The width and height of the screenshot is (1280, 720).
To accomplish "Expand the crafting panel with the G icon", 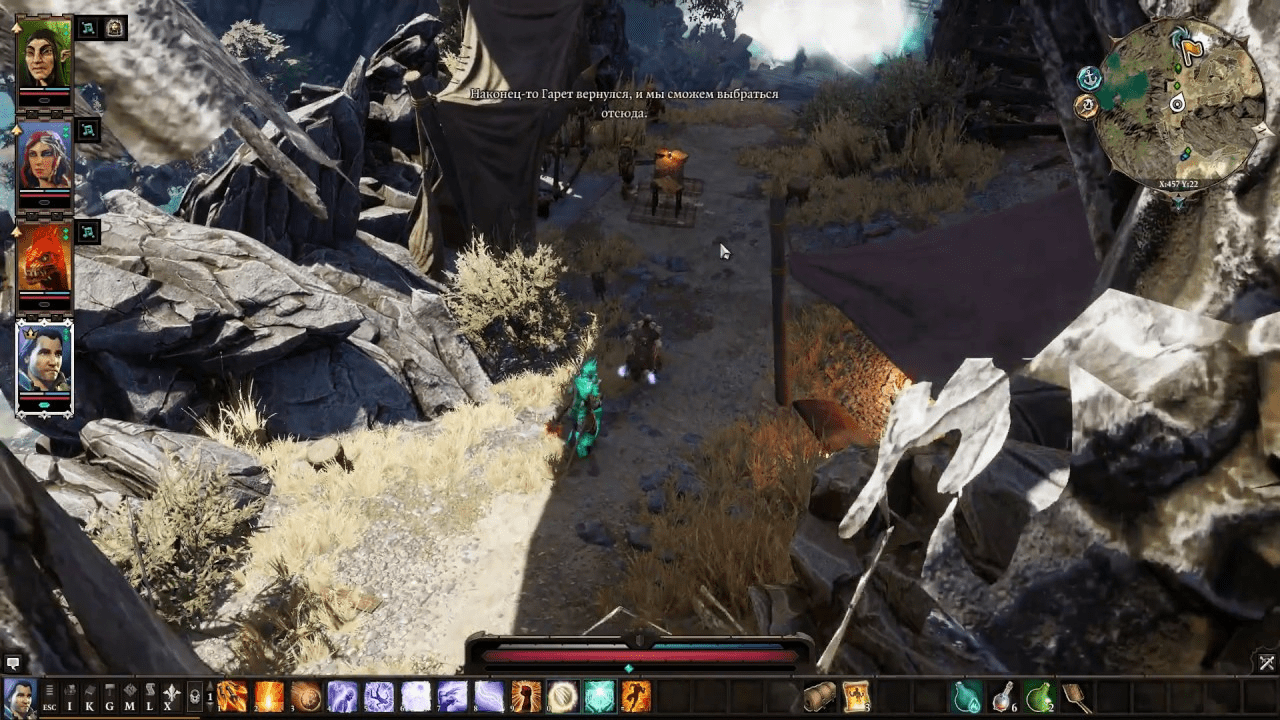I will pos(110,695).
